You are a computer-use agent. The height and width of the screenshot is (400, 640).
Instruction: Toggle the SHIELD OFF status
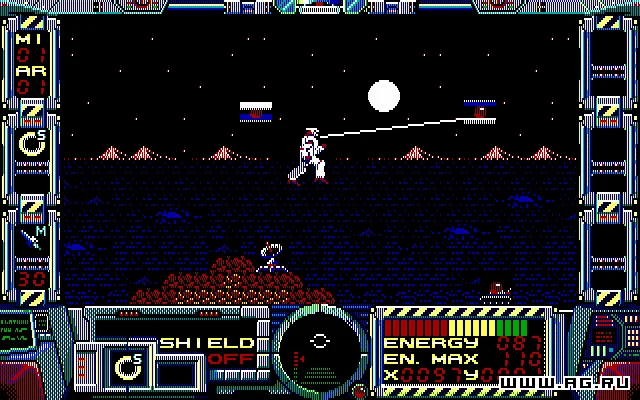coord(215,350)
